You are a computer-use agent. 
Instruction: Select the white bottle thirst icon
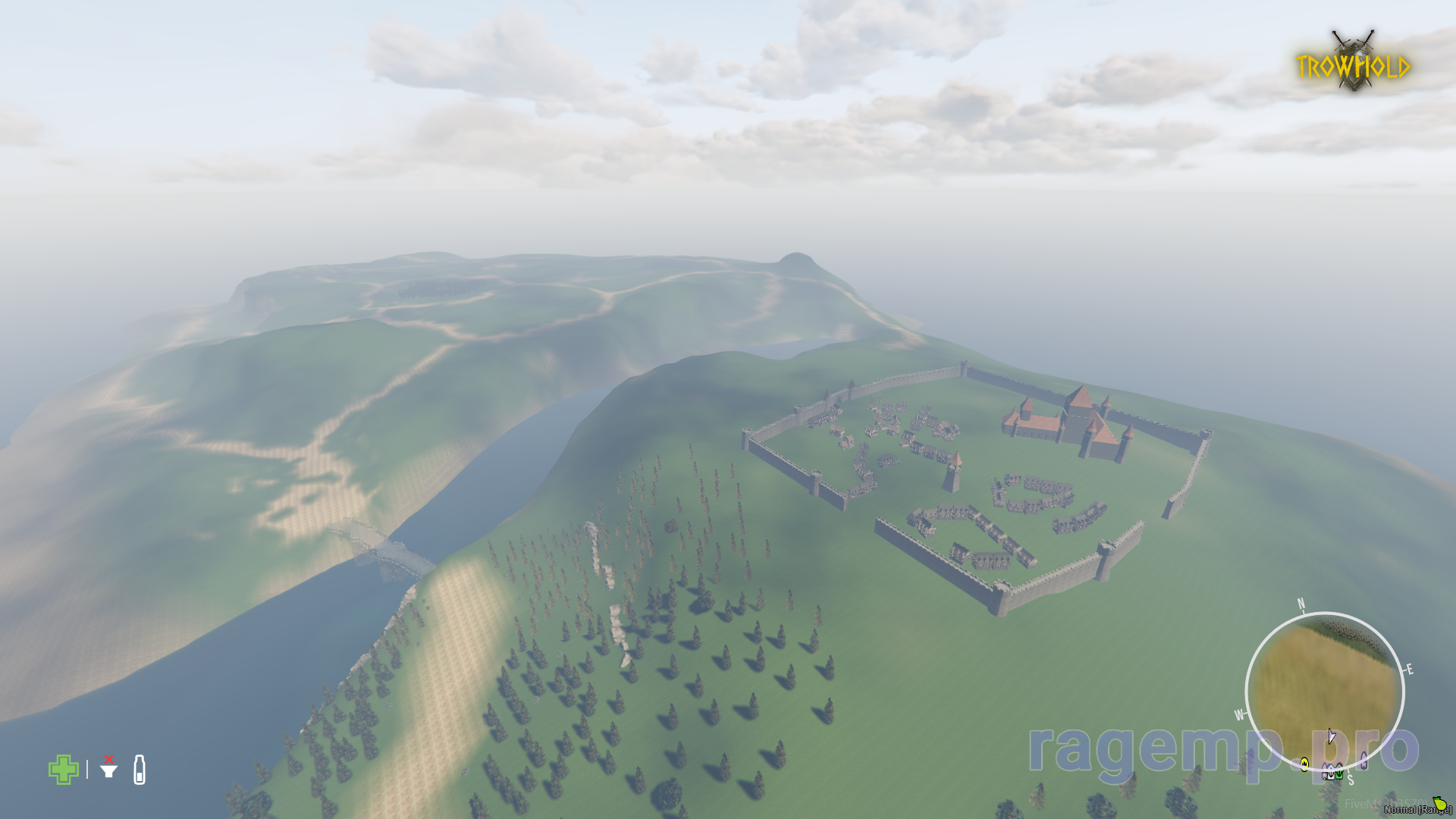[140, 770]
